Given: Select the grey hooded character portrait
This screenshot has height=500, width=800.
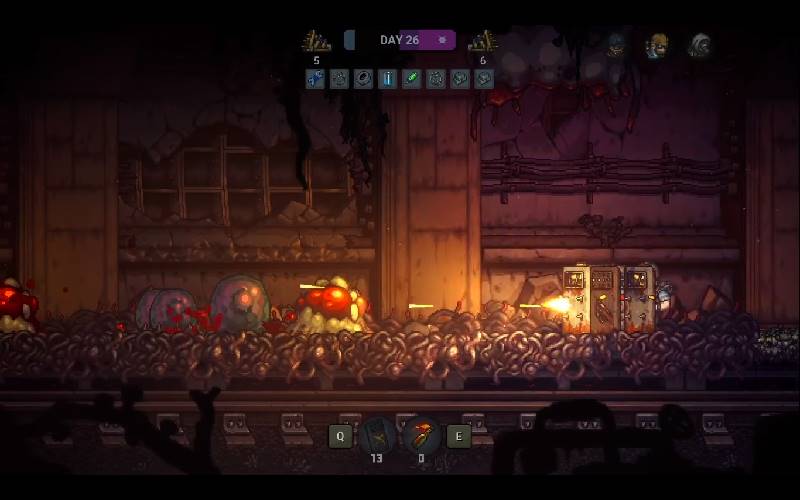Looking at the screenshot, I should pos(699,45).
